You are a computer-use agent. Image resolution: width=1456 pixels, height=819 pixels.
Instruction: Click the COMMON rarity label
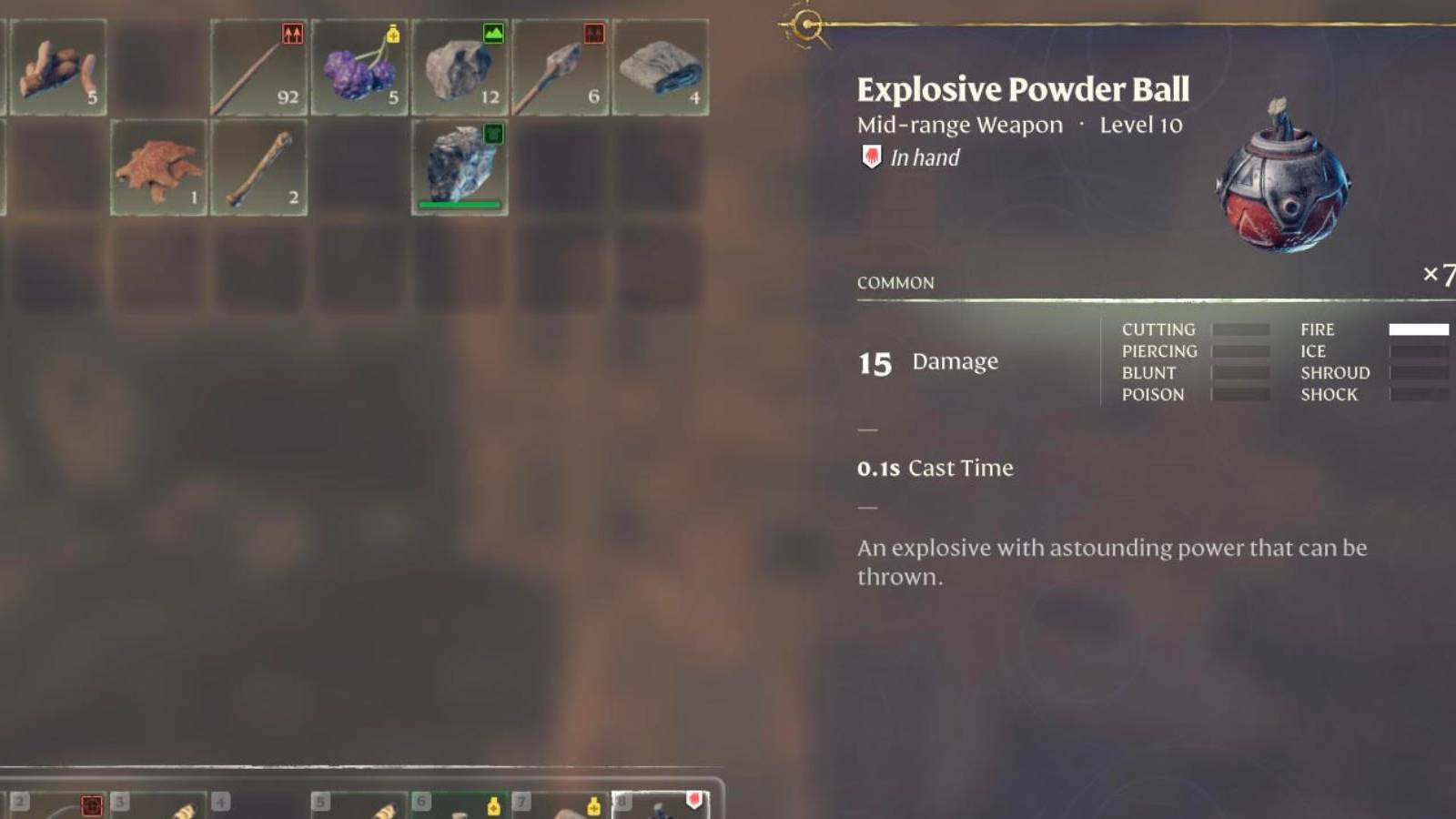[x=895, y=283]
